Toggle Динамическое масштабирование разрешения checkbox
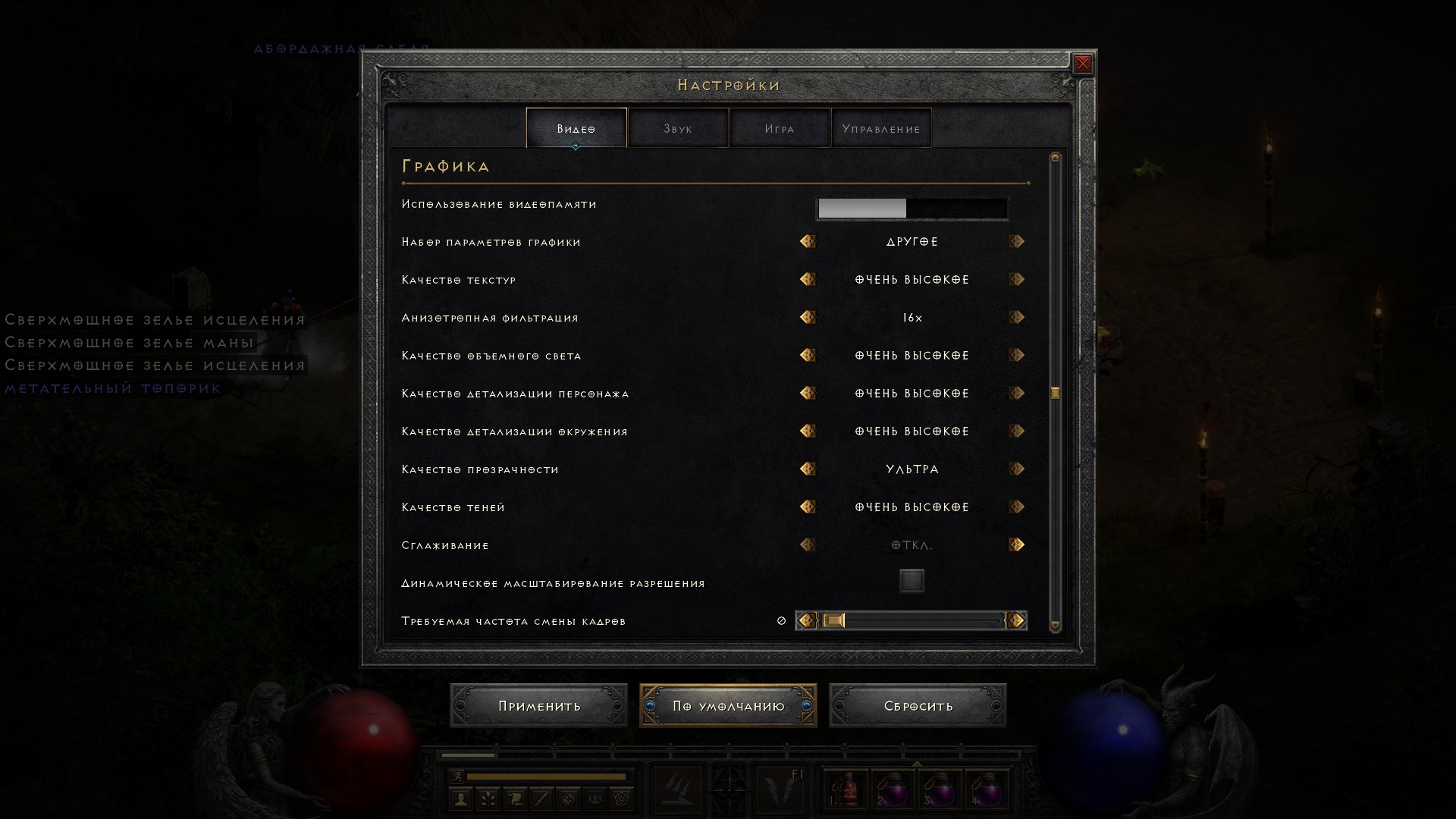The height and width of the screenshot is (819, 1456). click(912, 582)
